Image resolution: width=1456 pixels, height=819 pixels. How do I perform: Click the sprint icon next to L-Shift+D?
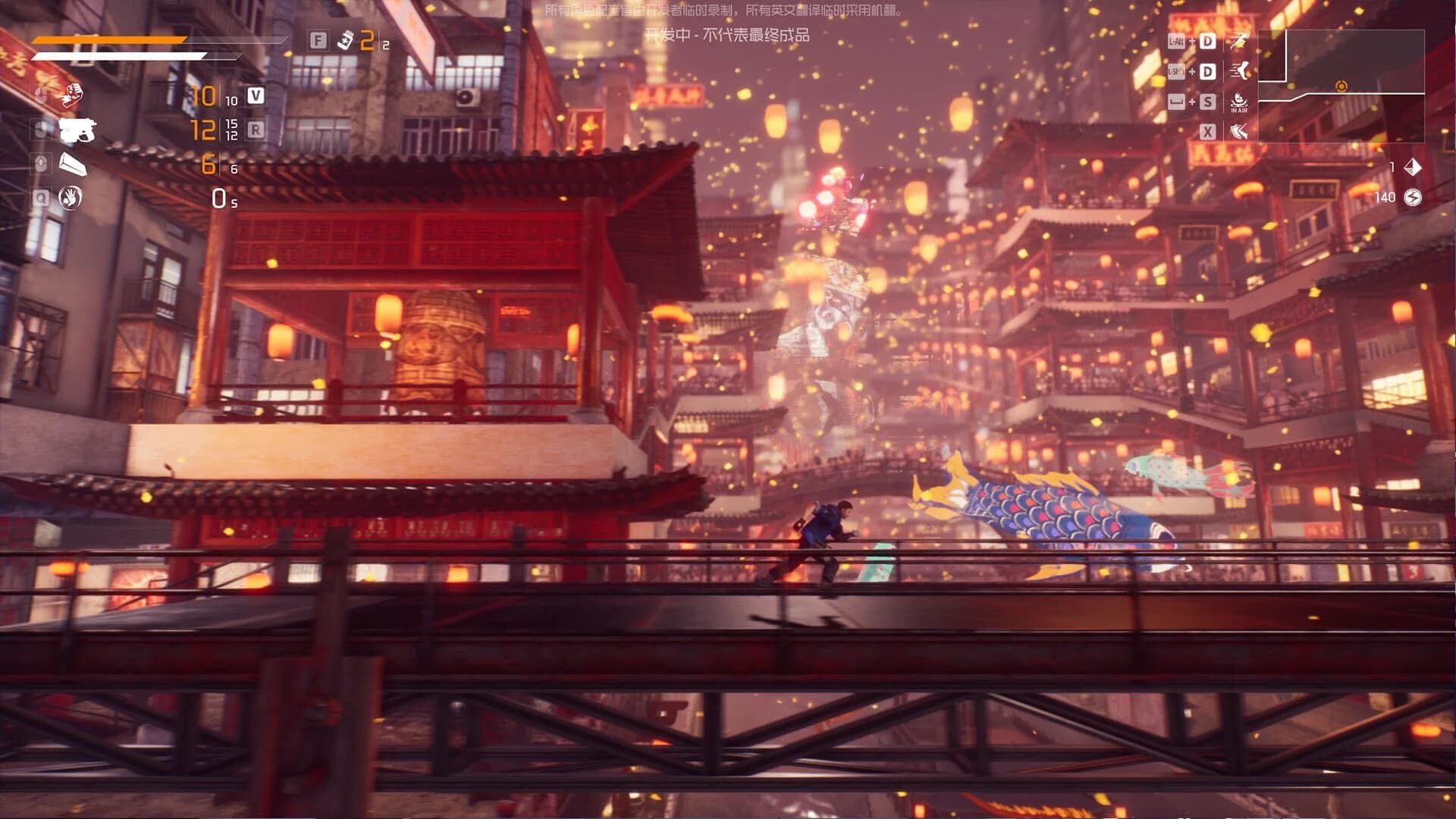click(x=1238, y=71)
